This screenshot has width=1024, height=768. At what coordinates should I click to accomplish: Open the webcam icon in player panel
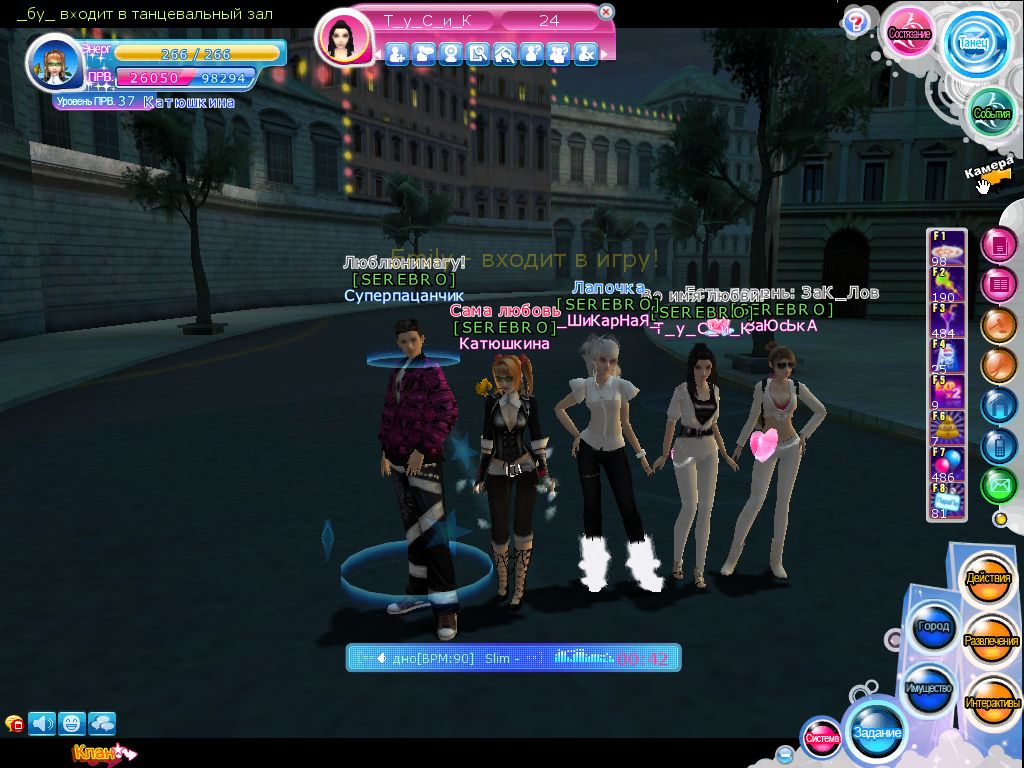click(451, 54)
